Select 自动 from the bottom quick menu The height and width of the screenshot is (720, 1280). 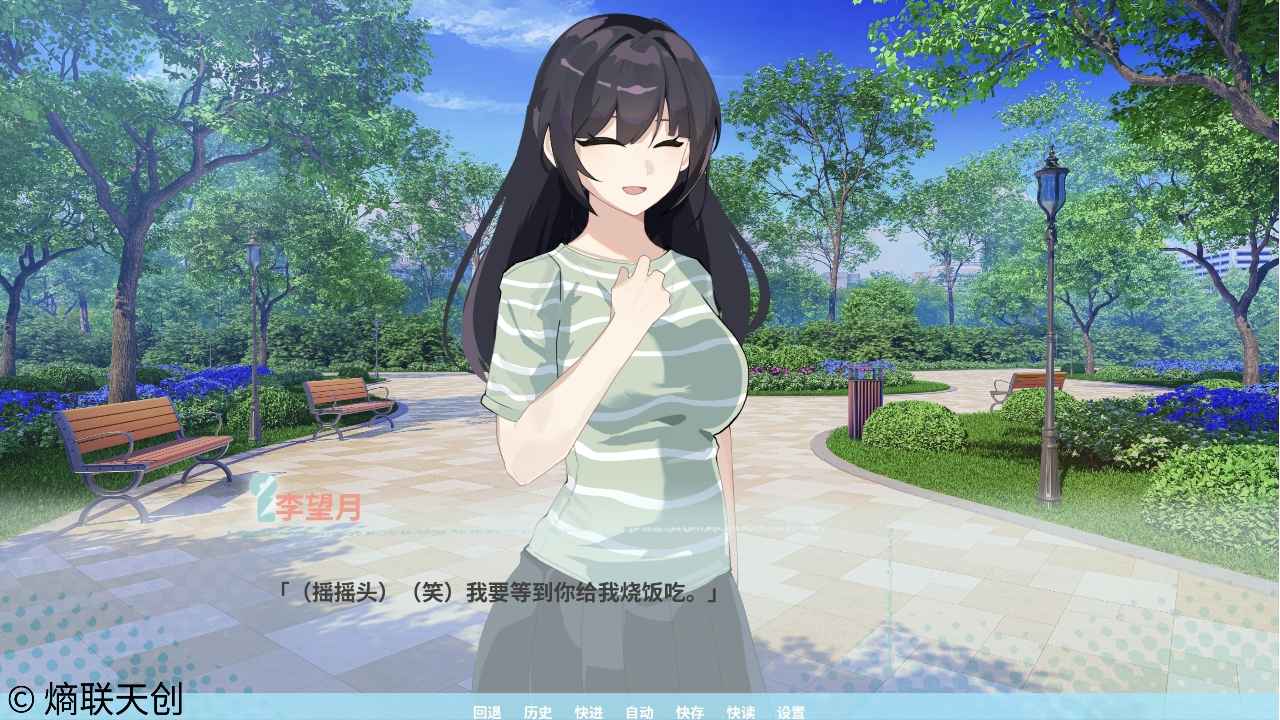[x=639, y=713]
